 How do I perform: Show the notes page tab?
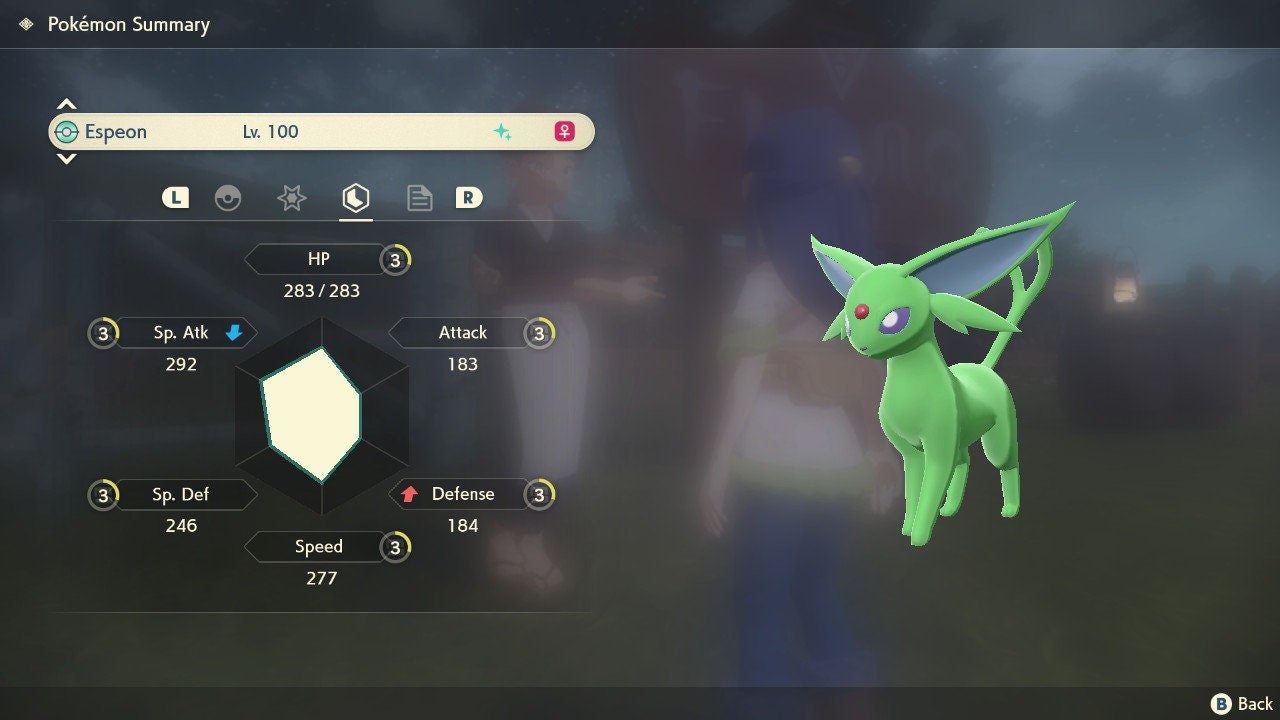pyautogui.click(x=420, y=198)
